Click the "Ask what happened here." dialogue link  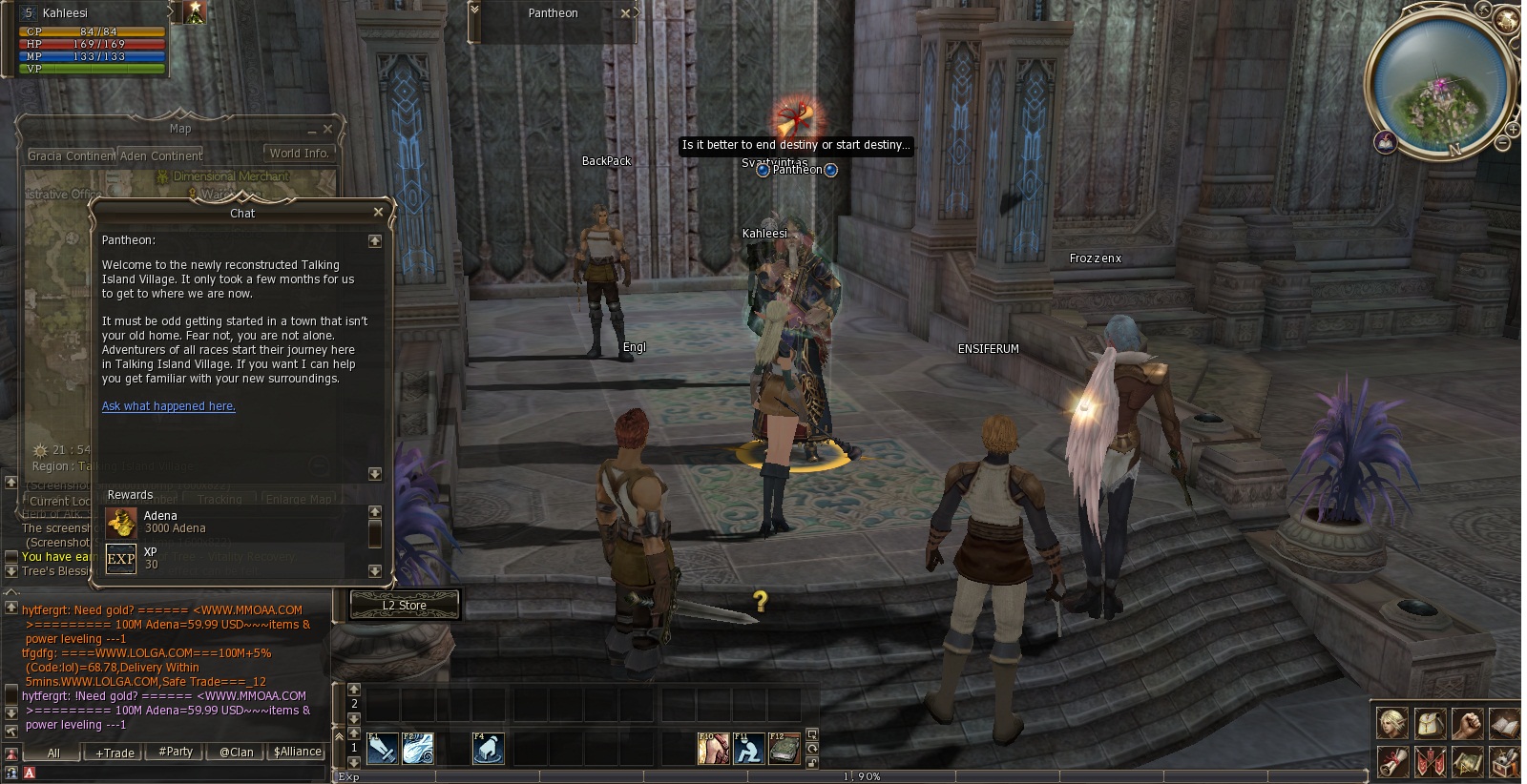tap(169, 406)
